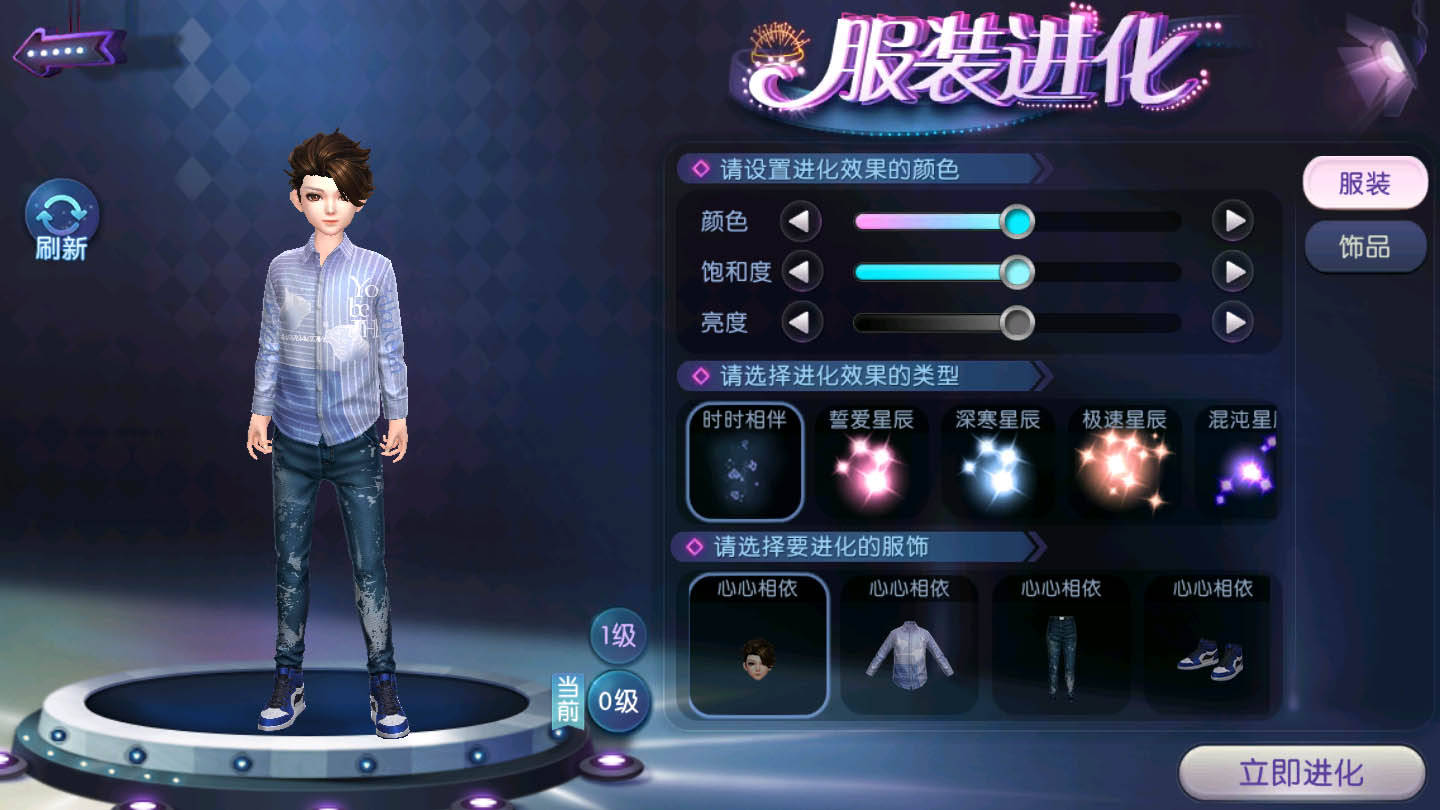The width and height of the screenshot is (1440, 810).
Task: Switch to the 服装 clothing tab
Action: 1364,184
